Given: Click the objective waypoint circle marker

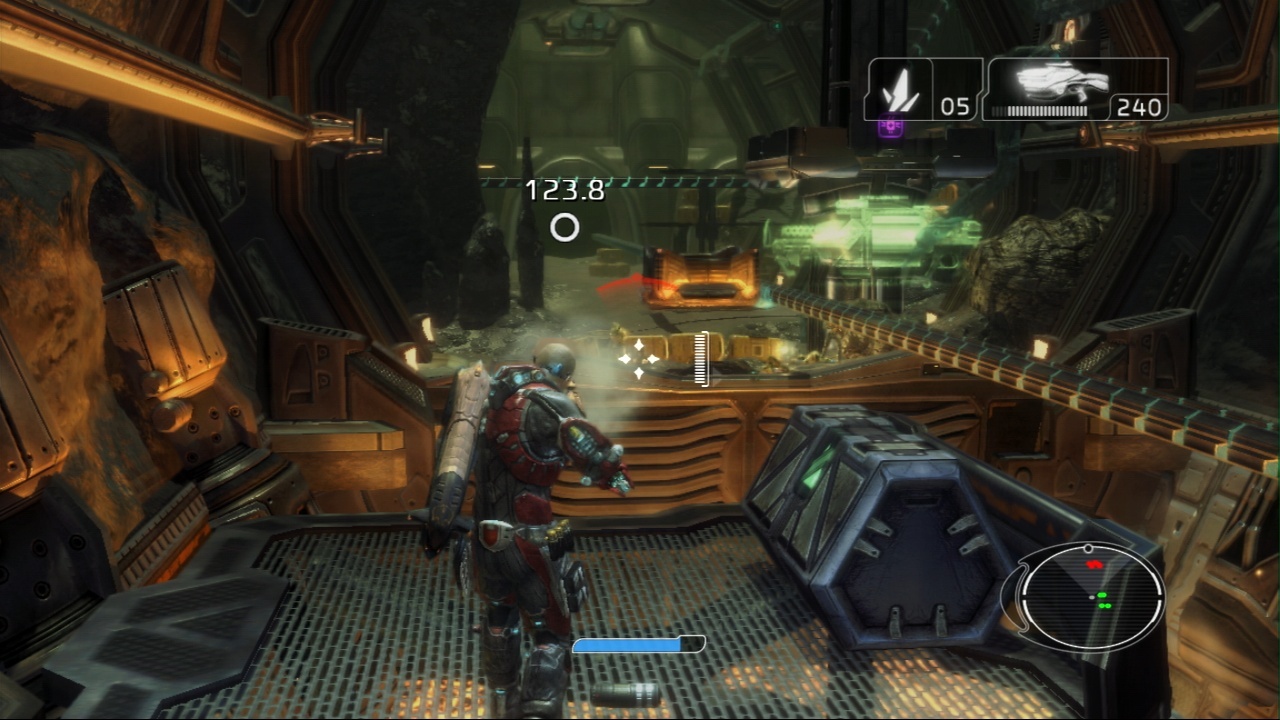Looking at the screenshot, I should pyautogui.click(x=565, y=228).
